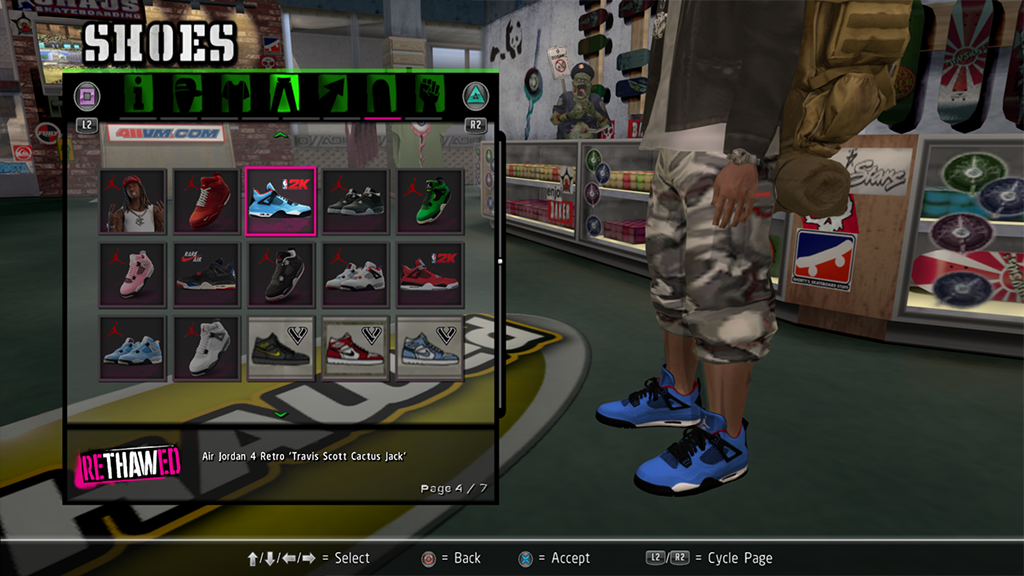Select the Rare Air black Jordan 4 tile
The width and height of the screenshot is (1024, 576).
click(206, 274)
